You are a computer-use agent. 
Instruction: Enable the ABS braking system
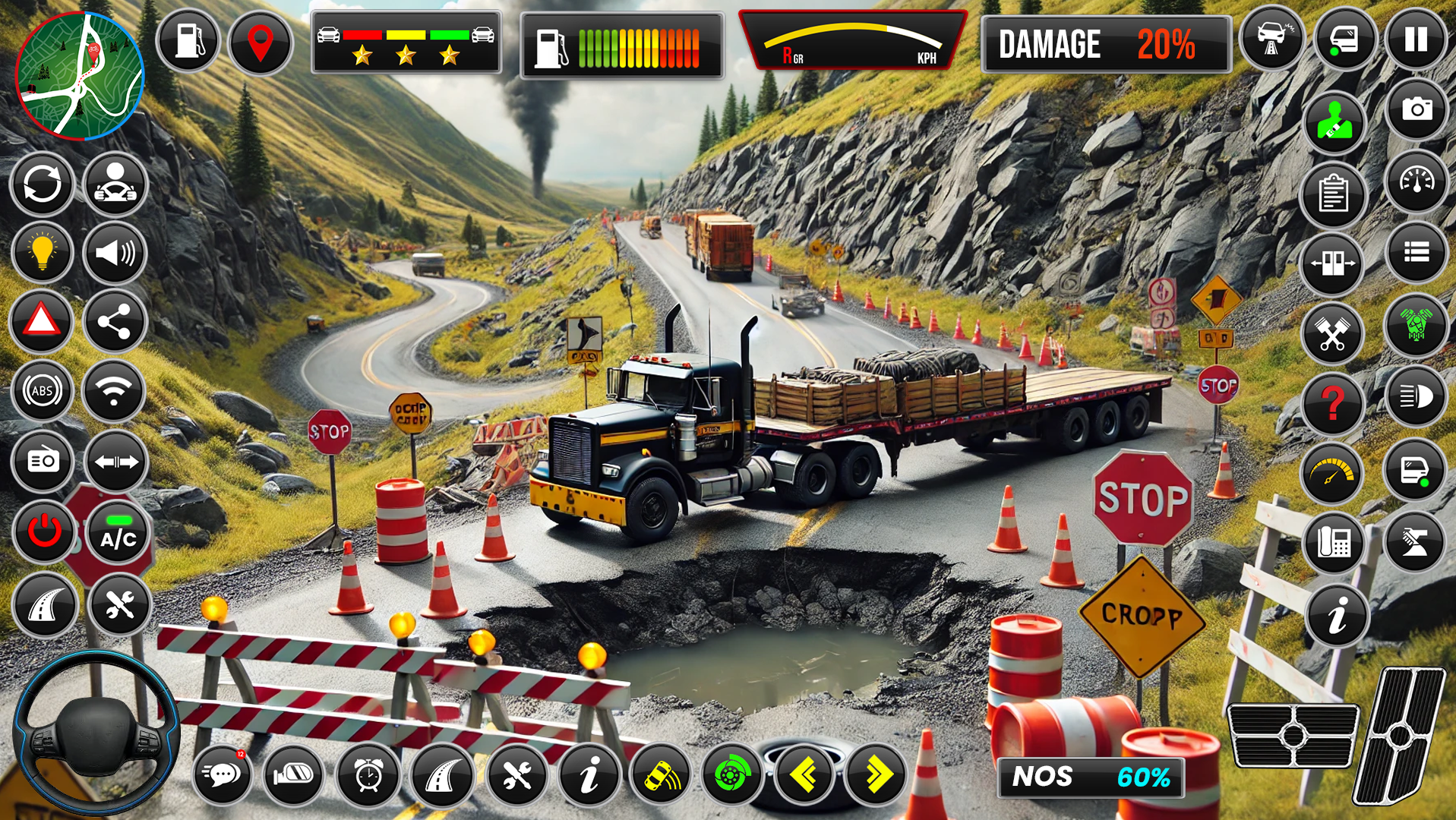point(43,389)
